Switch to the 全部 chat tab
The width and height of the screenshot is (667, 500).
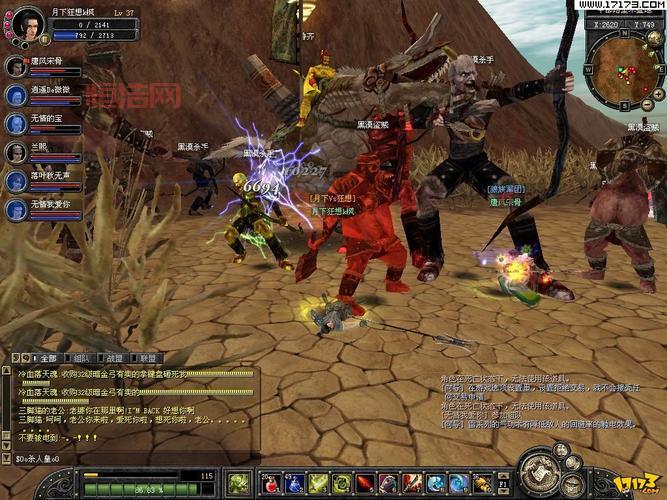pos(46,357)
